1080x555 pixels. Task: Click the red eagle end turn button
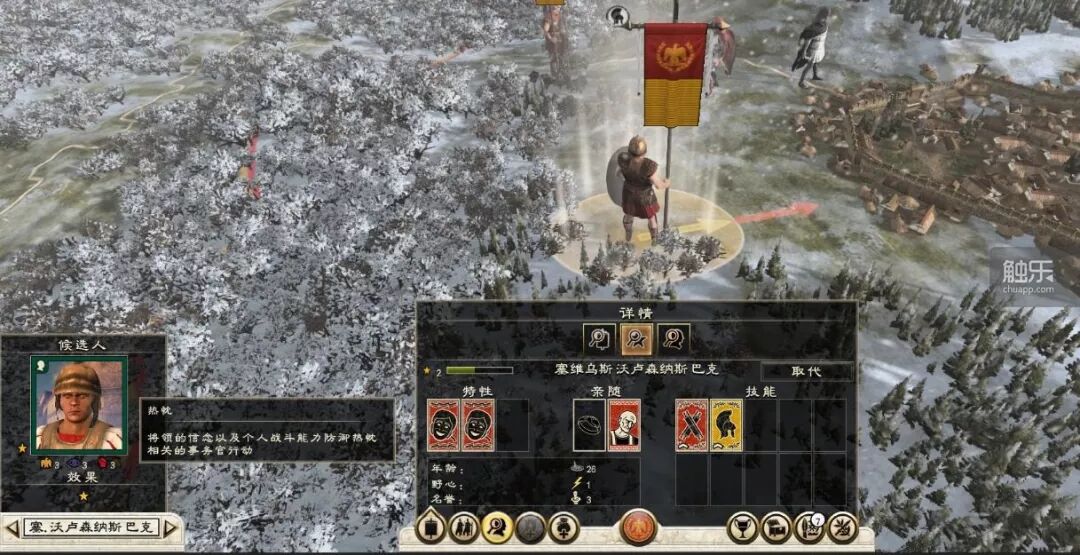[638, 527]
